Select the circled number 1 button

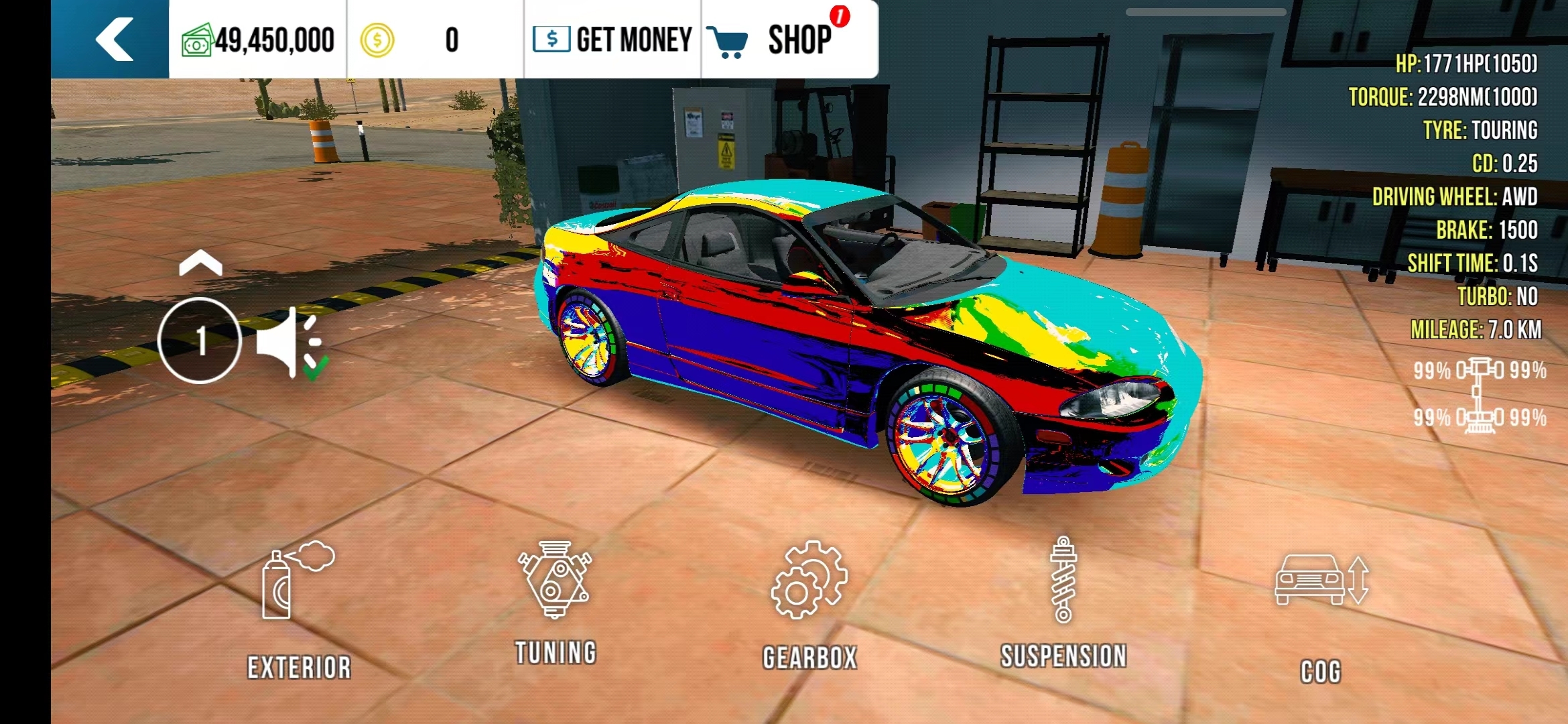point(200,341)
